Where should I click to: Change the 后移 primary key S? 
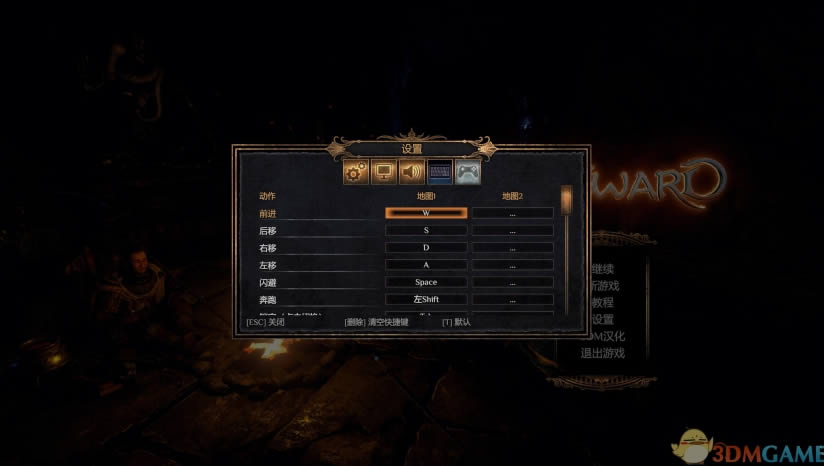coord(426,230)
